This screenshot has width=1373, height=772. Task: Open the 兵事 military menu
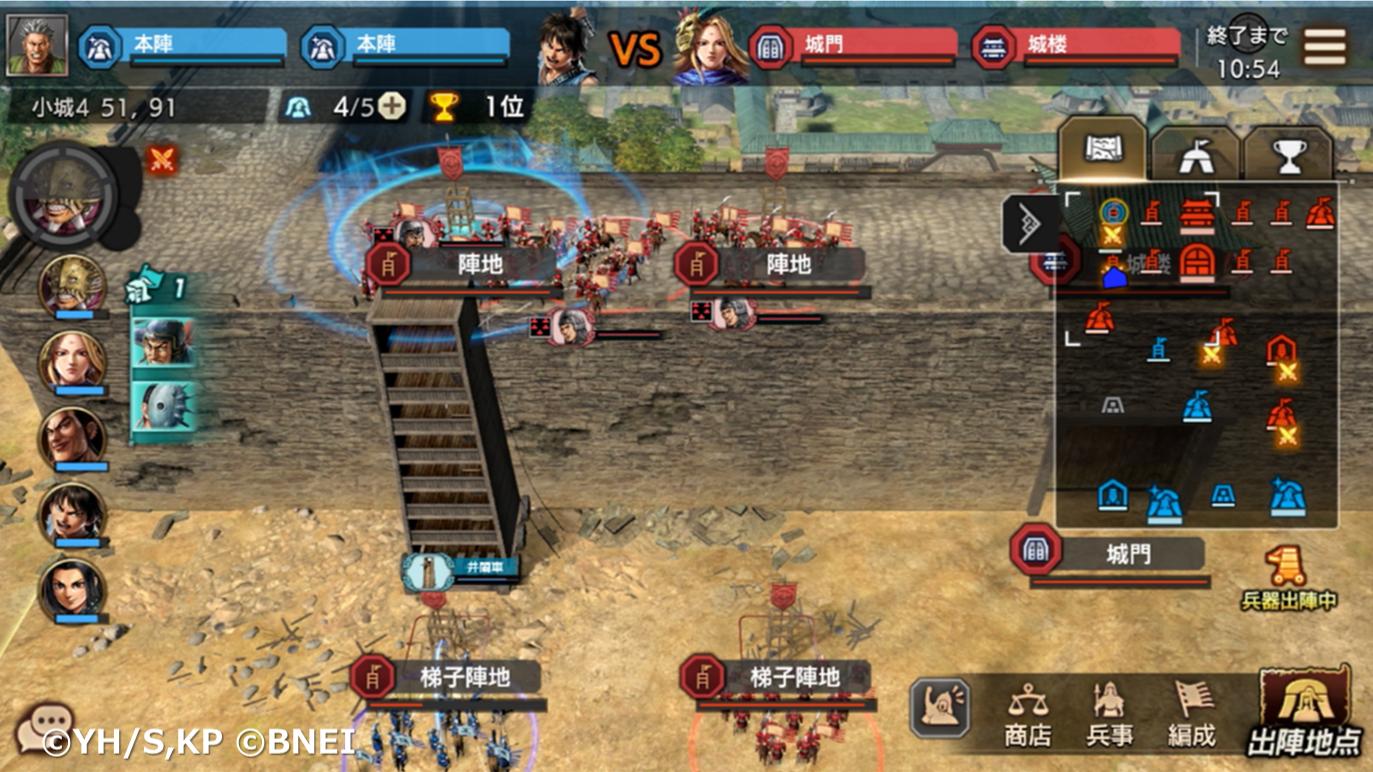pyautogui.click(x=1109, y=714)
